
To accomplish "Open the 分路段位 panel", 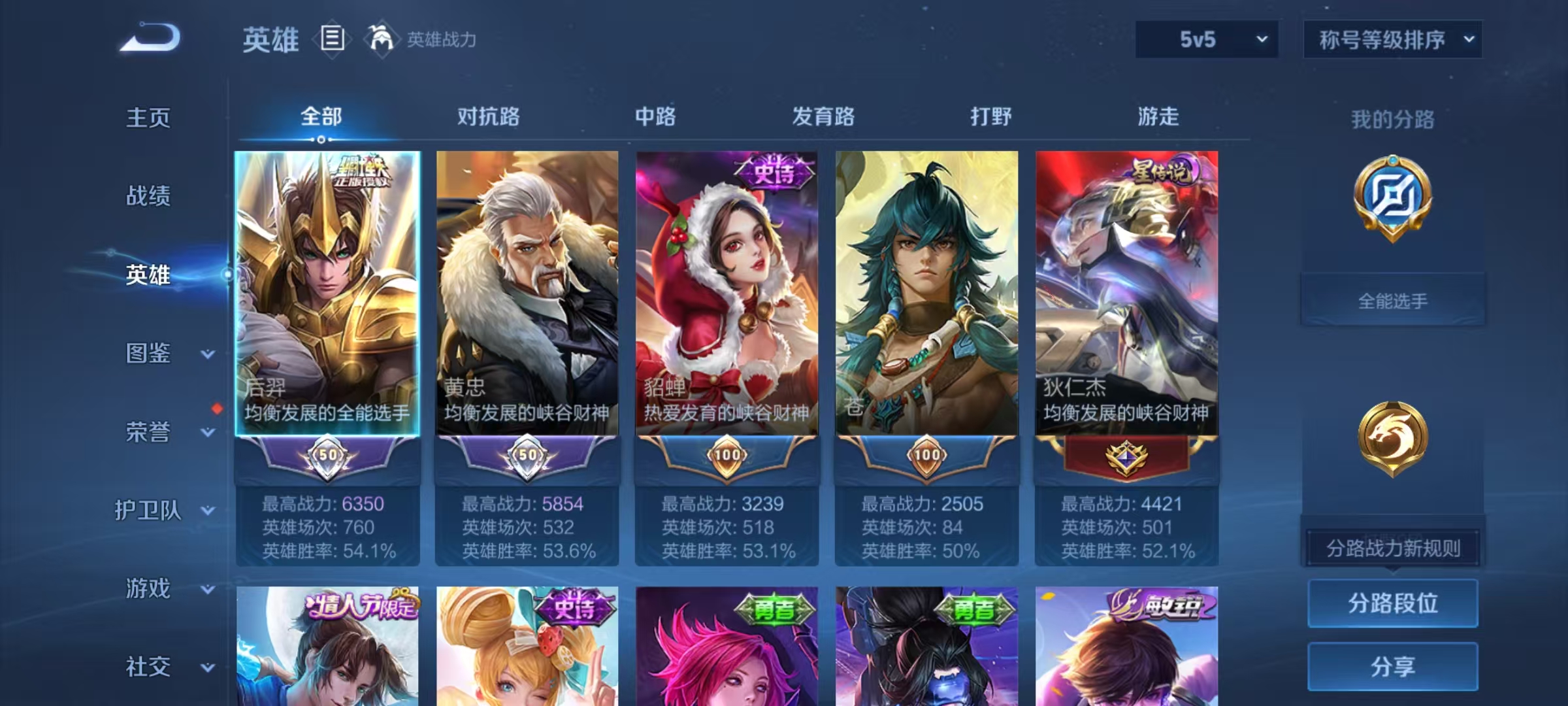I will point(1392,603).
